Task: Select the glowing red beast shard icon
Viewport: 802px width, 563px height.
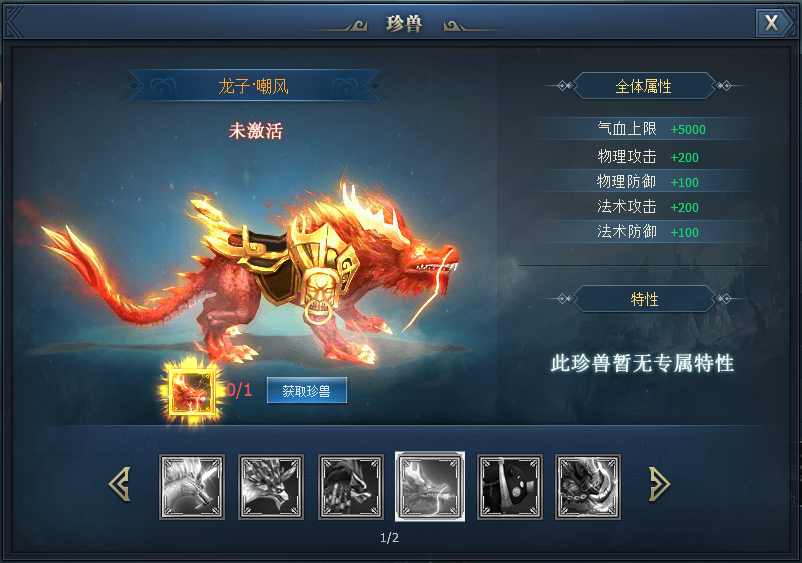Action: point(191,388)
